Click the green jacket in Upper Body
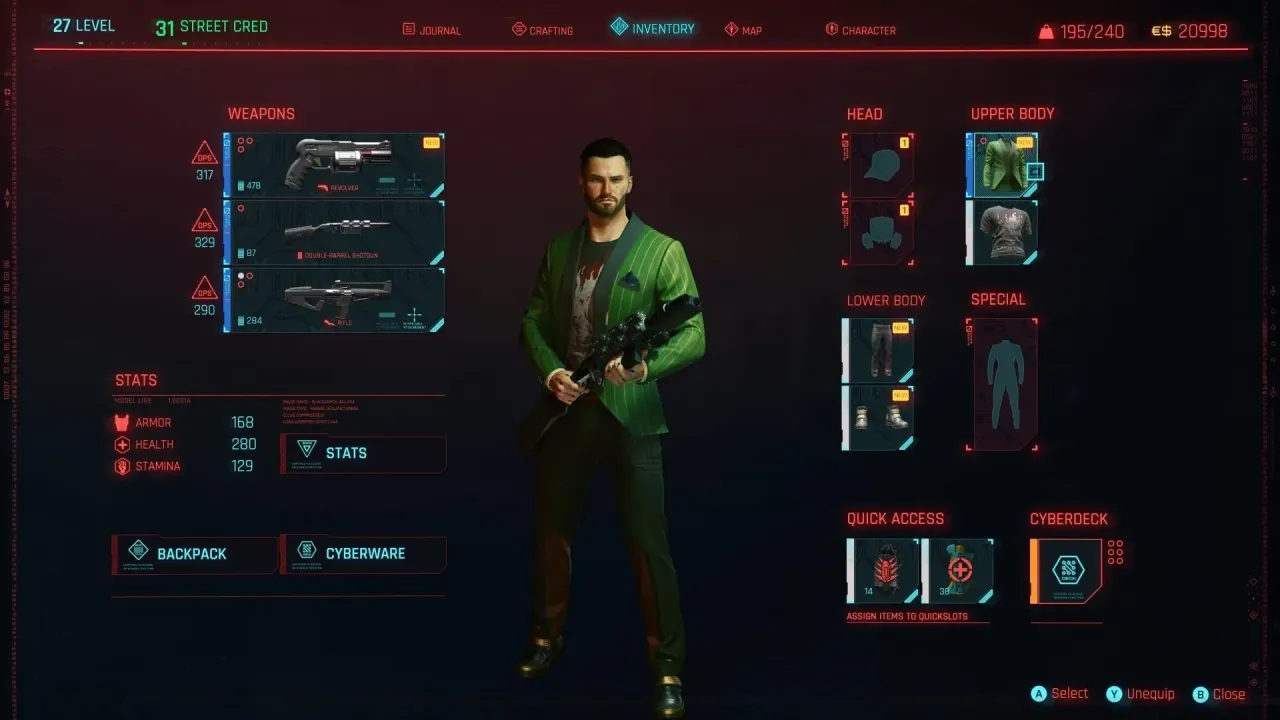The height and width of the screenshot is (720, 1280). (x=1001, y=163)
